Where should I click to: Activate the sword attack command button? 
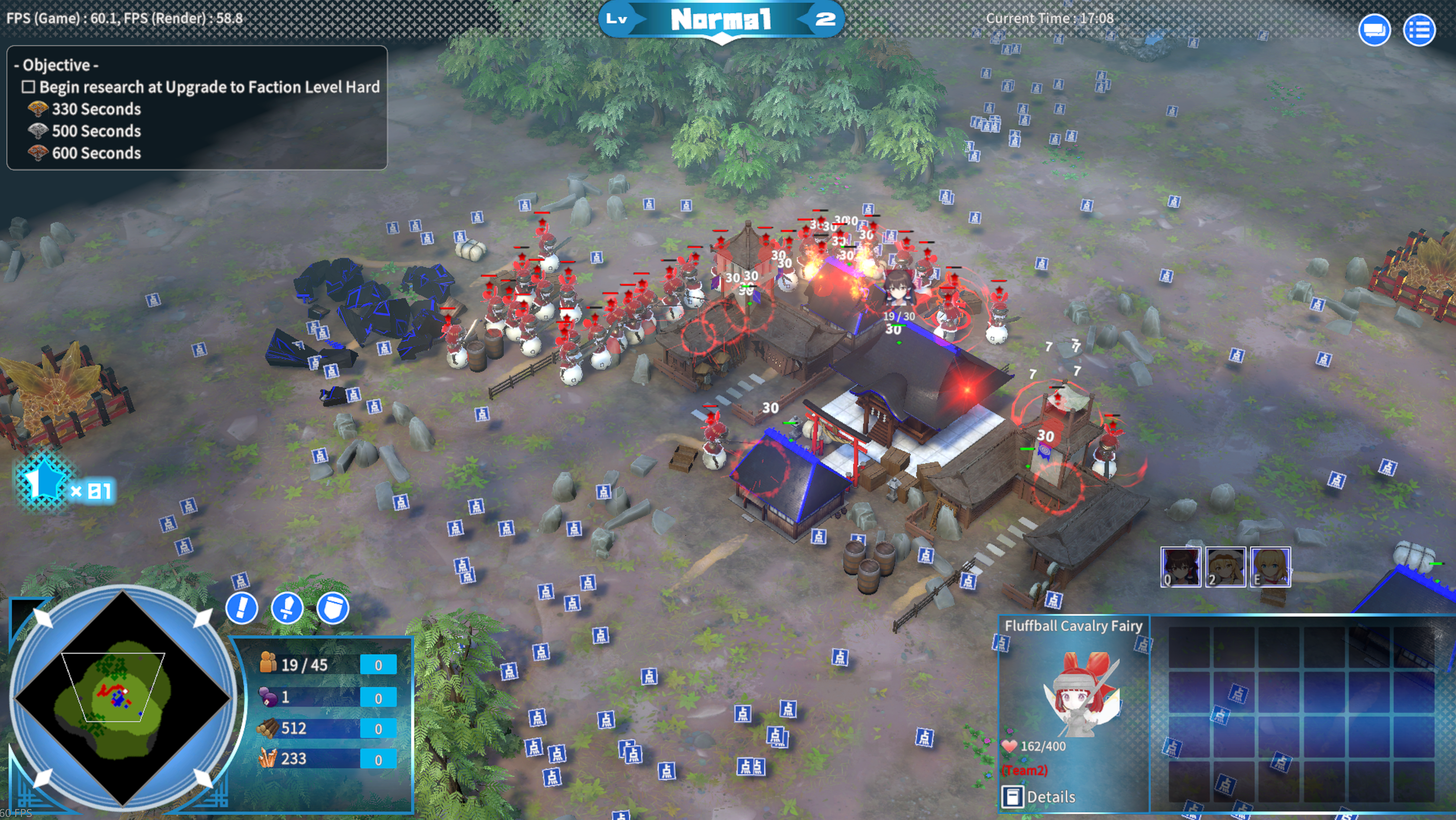[x=287, y=608]
